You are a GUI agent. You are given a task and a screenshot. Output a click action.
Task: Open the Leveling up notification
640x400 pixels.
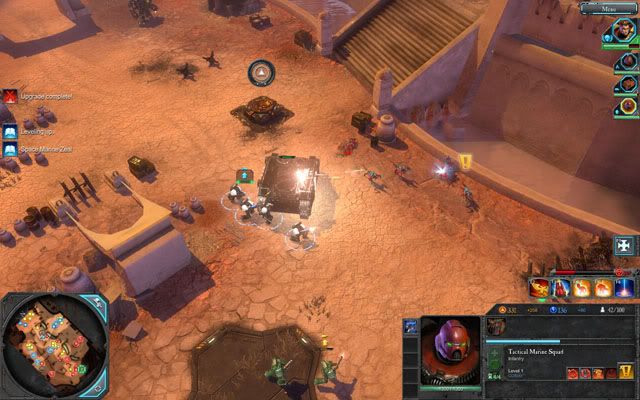(9, 131)
